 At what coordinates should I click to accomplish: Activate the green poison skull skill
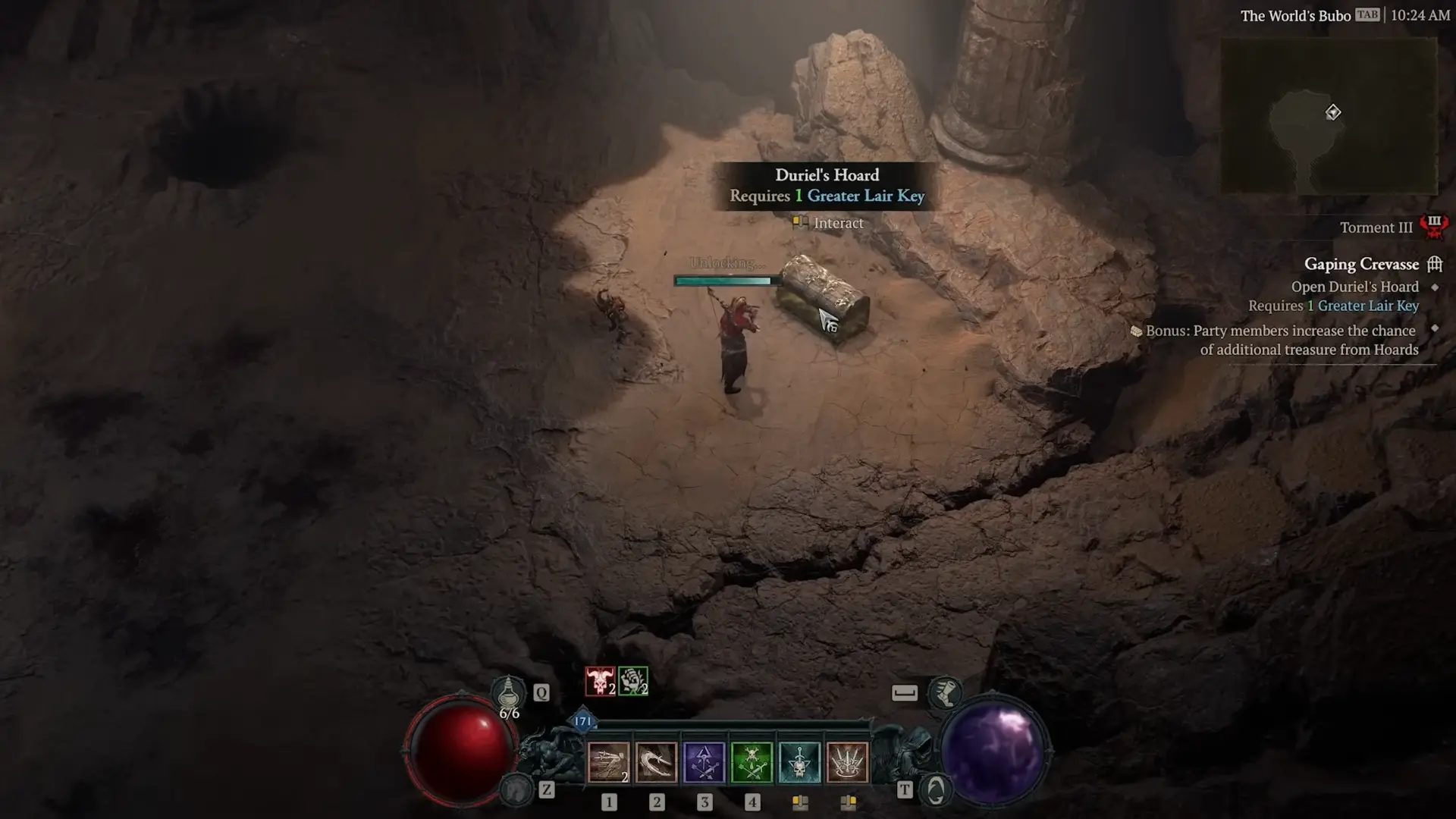pos(752,762)
